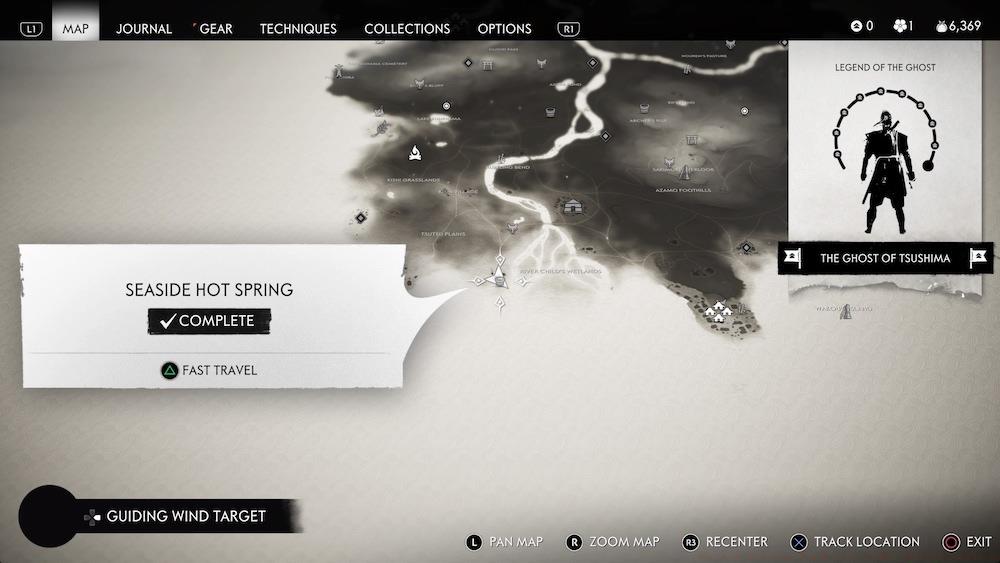Open the Gear tab
The height and width of the screenshot is (563, 1000).
[216, 28]
